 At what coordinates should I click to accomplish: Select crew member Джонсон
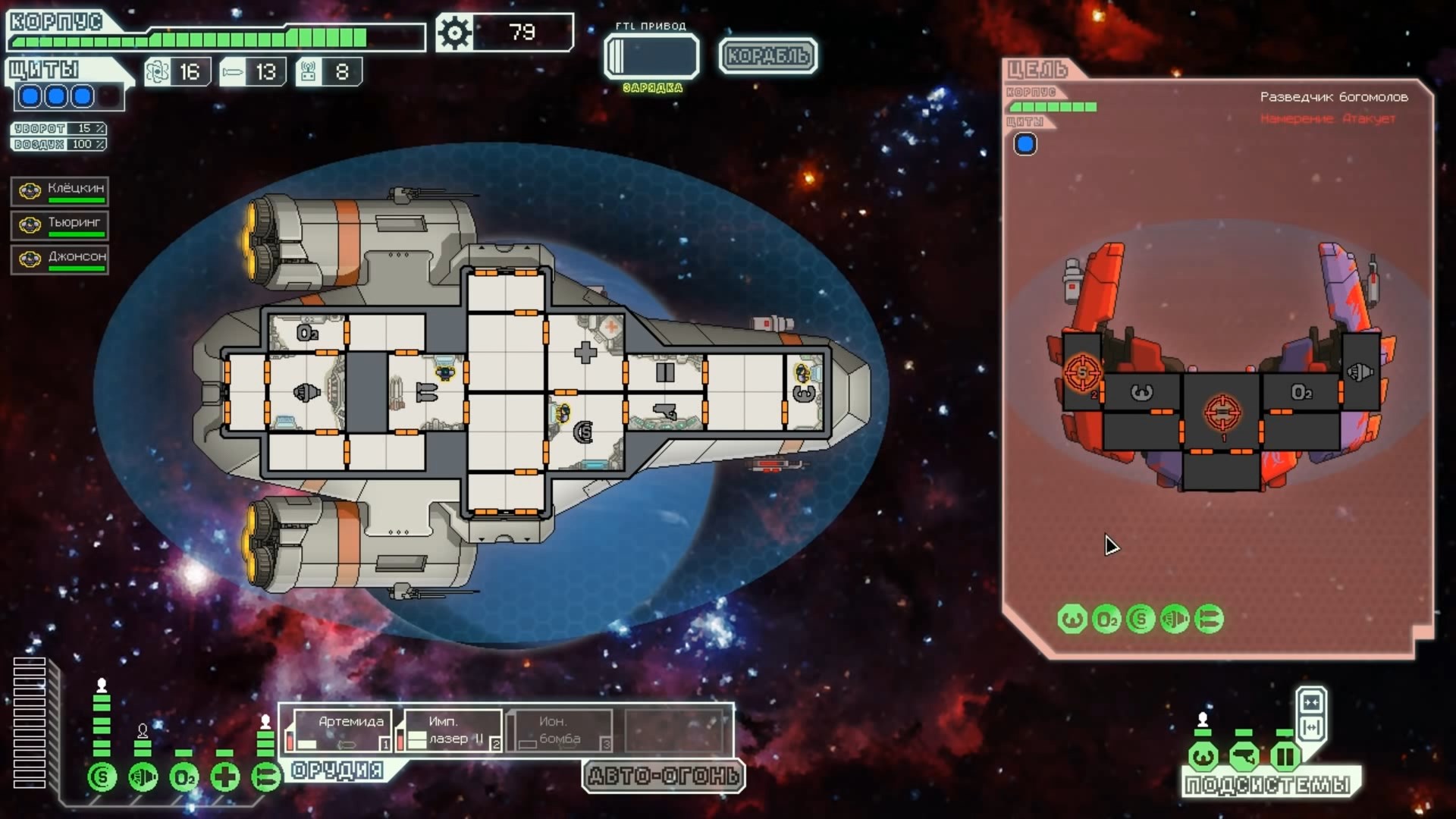point(60,259)
